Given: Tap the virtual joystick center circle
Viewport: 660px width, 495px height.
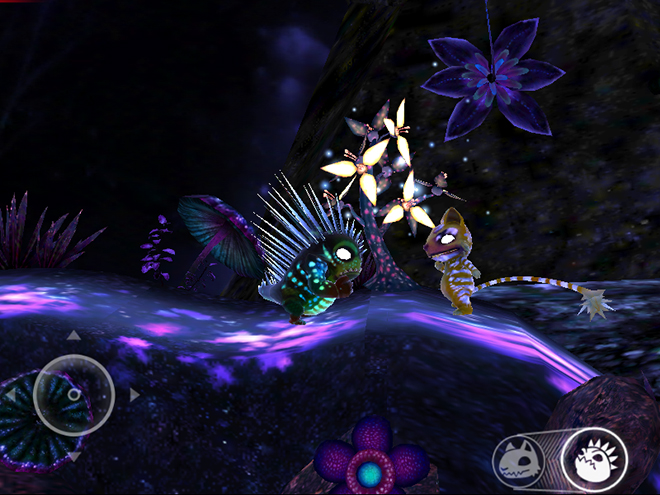Looking at the screenshot, I should coord(73,395).
